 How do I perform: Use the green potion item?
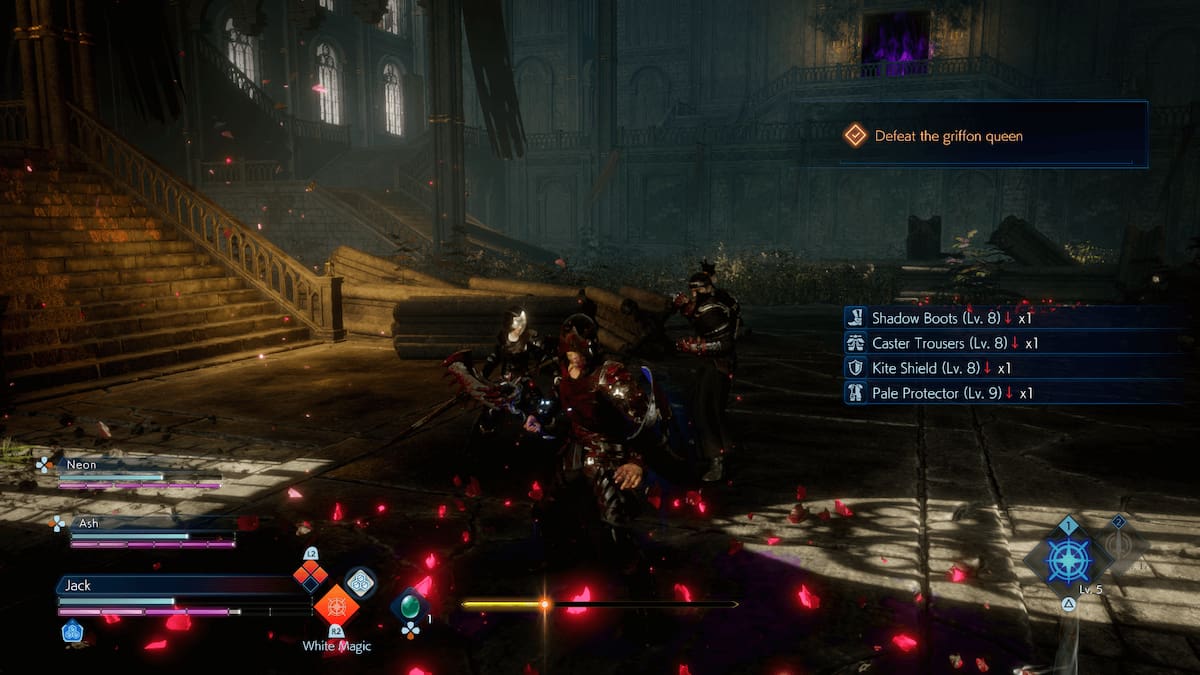(x=409, y=607)
